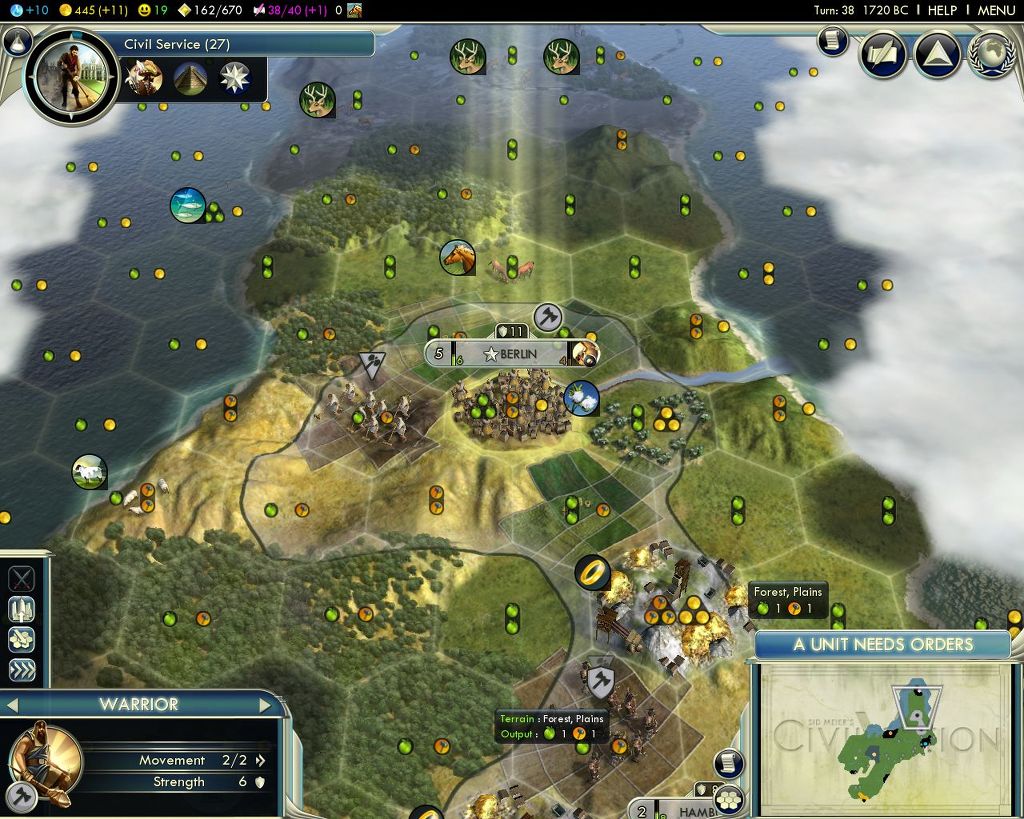Open the small scroll icon beside the quill button
Screen dimensions: 1024x819
(x=833, y=41)
